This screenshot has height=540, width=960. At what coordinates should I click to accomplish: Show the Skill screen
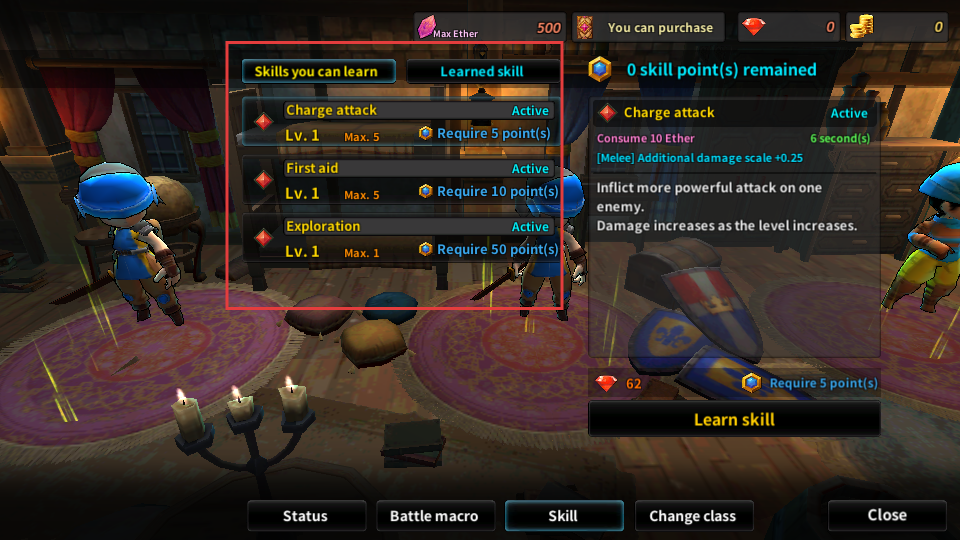(564, 516)
